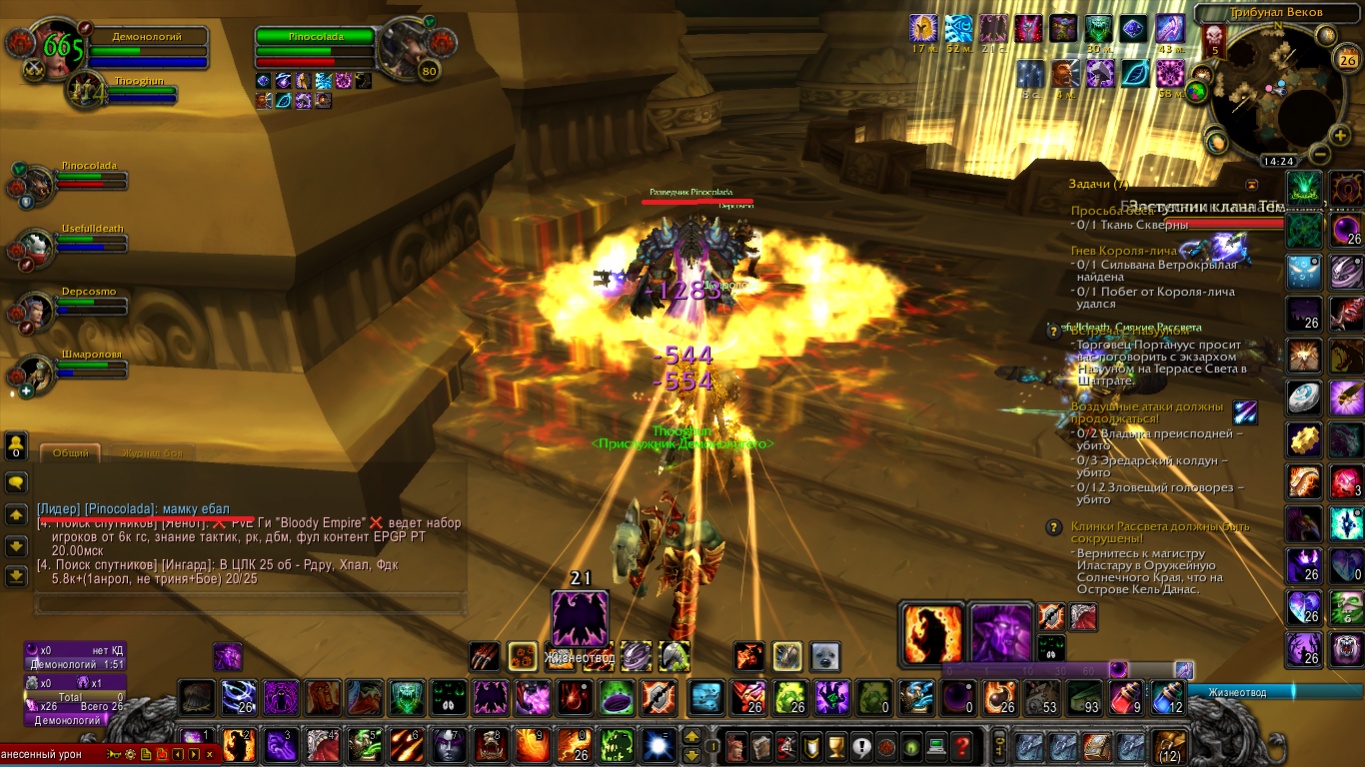Jump chat to the bottom
1365x767 pixels.
(16, 577)
